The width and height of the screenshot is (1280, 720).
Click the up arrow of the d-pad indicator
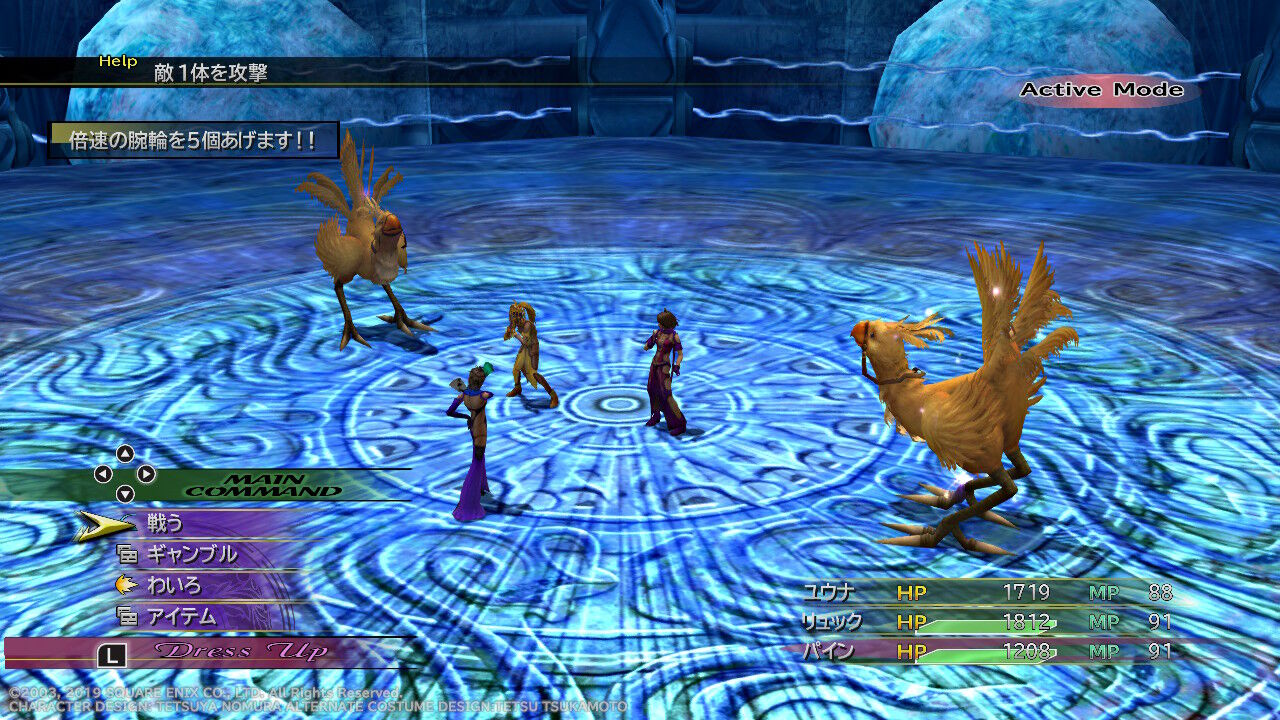(x=124, y=452)
